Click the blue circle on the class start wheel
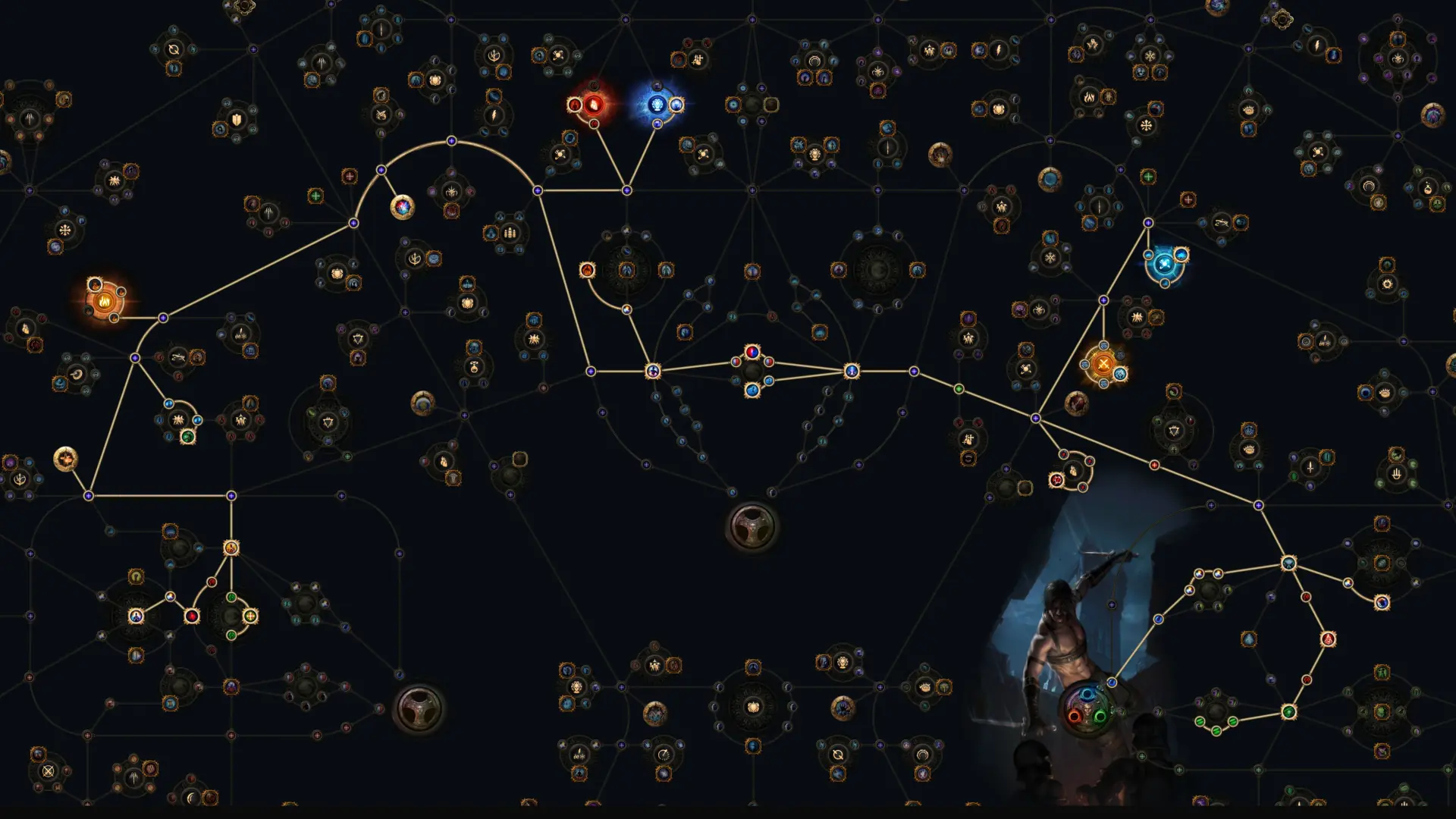This screenshot has height=819, width=1456. point(1087,694)
